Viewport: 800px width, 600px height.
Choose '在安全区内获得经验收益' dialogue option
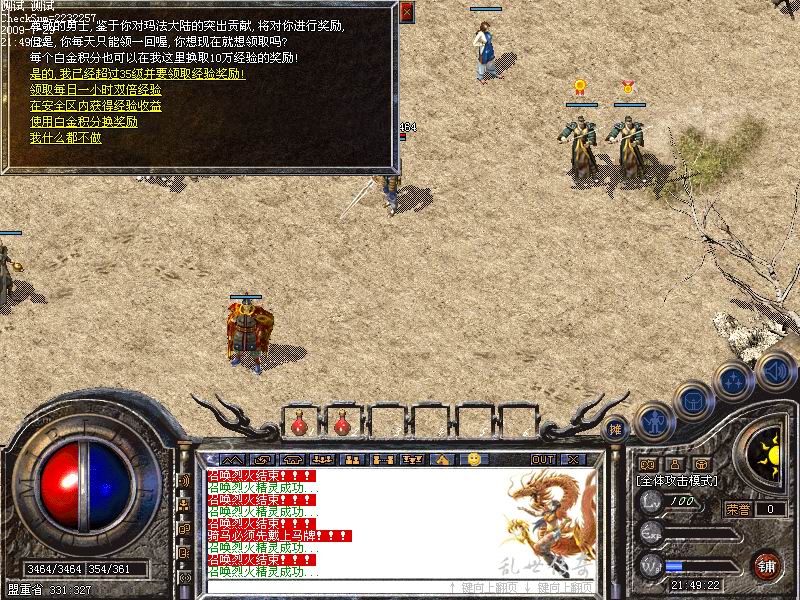(x=96, y=106)
